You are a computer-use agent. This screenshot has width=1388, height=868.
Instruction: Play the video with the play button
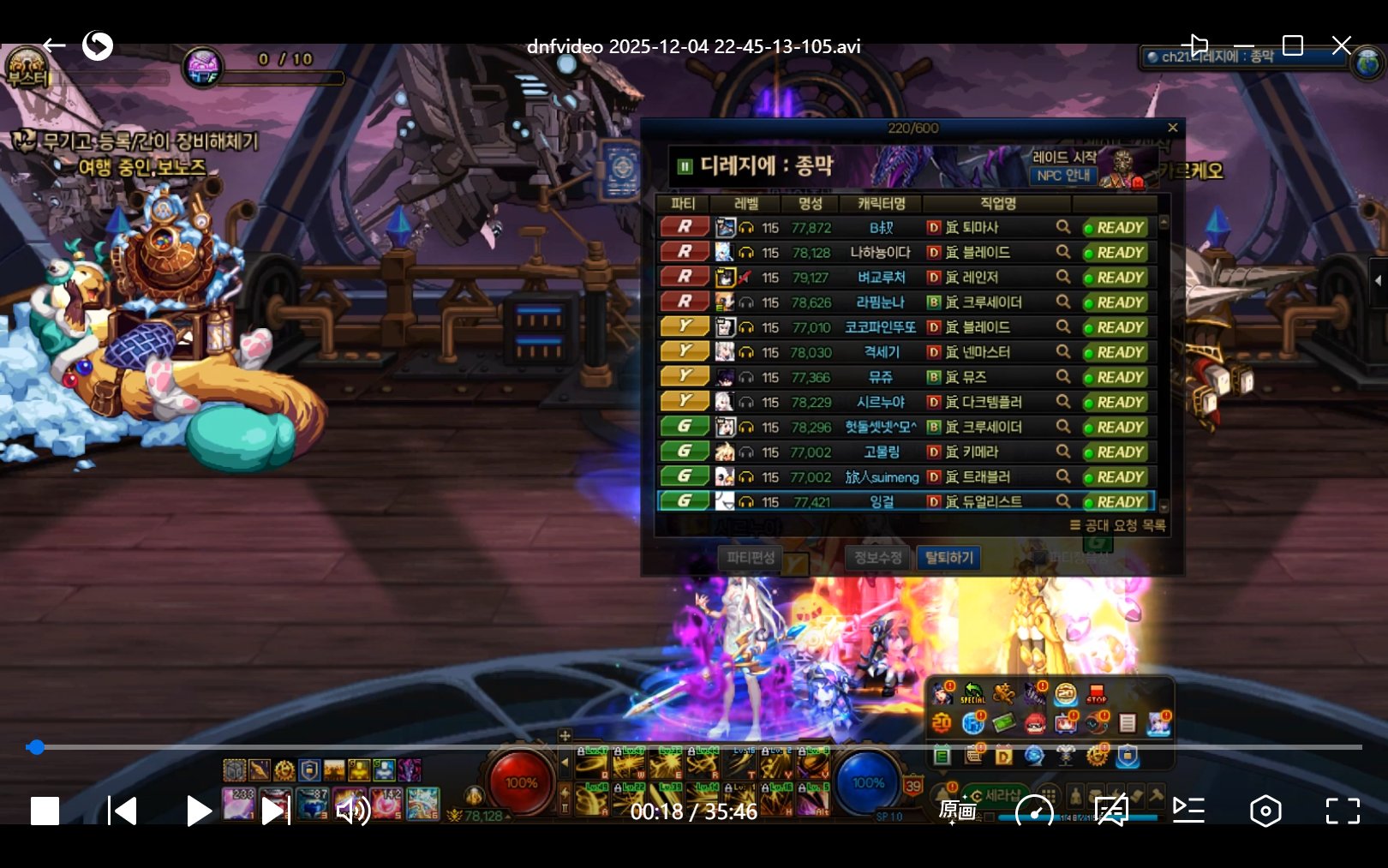198,811
